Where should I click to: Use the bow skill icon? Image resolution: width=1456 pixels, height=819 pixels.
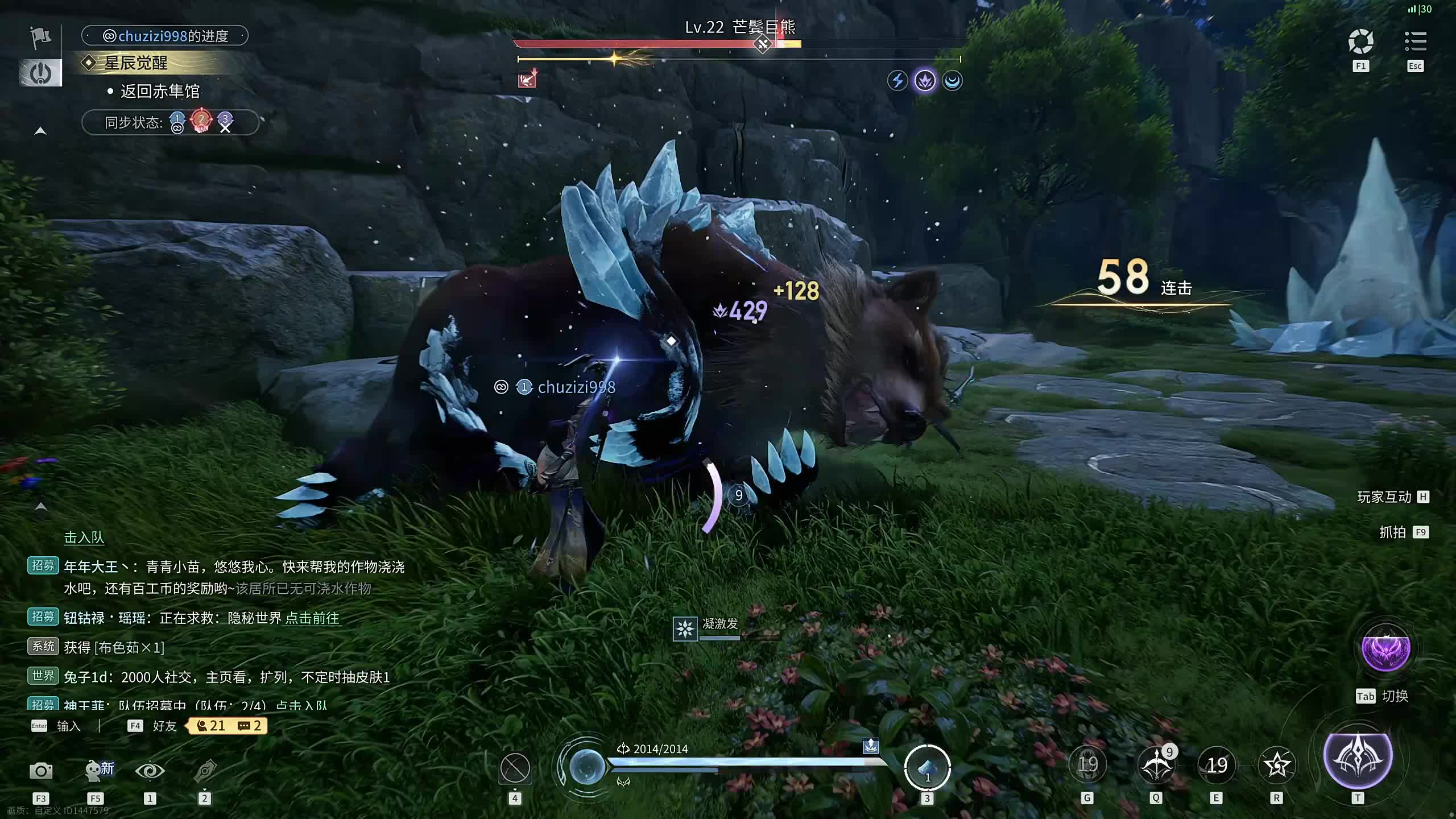click(x=1156, y=766)
